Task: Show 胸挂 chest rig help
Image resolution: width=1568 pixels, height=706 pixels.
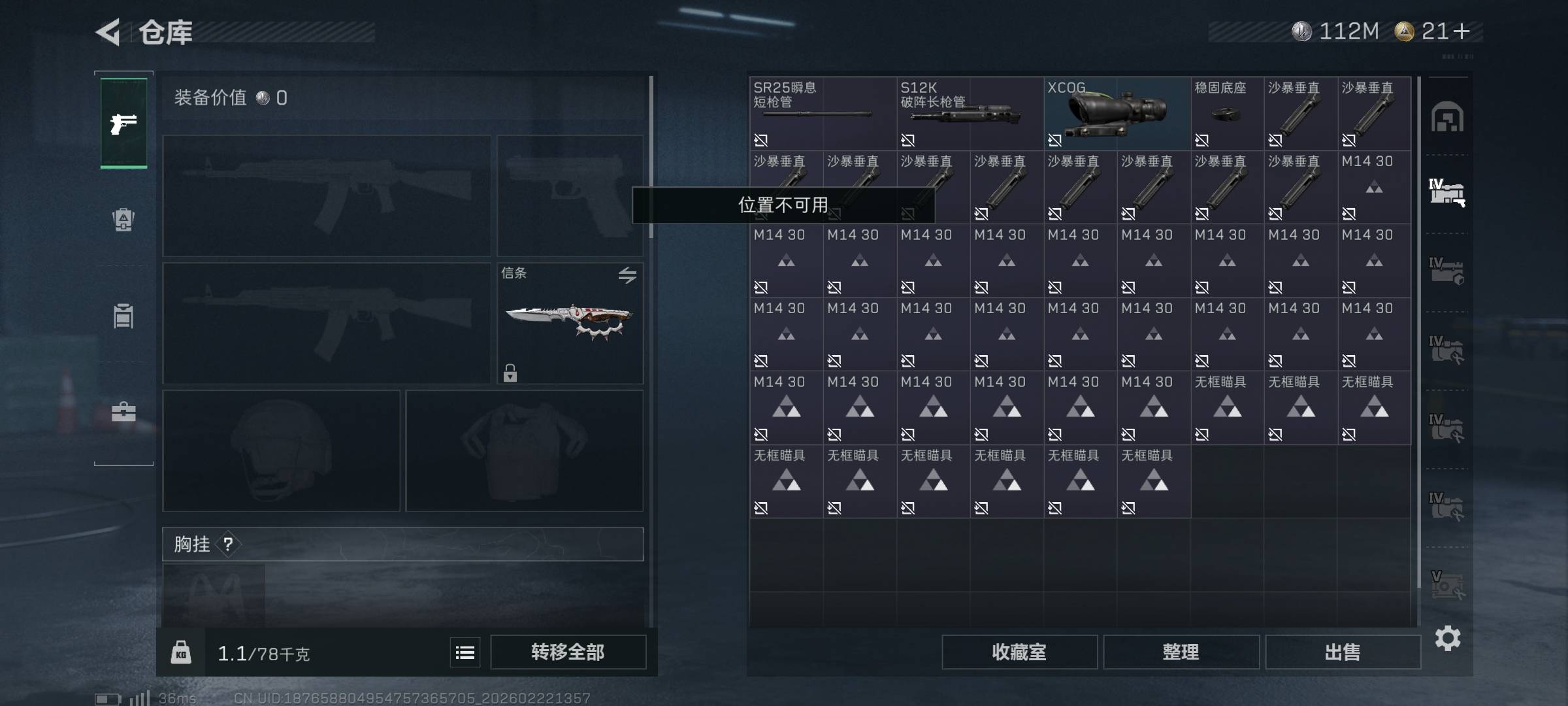Action: click(x=228, y=544)
